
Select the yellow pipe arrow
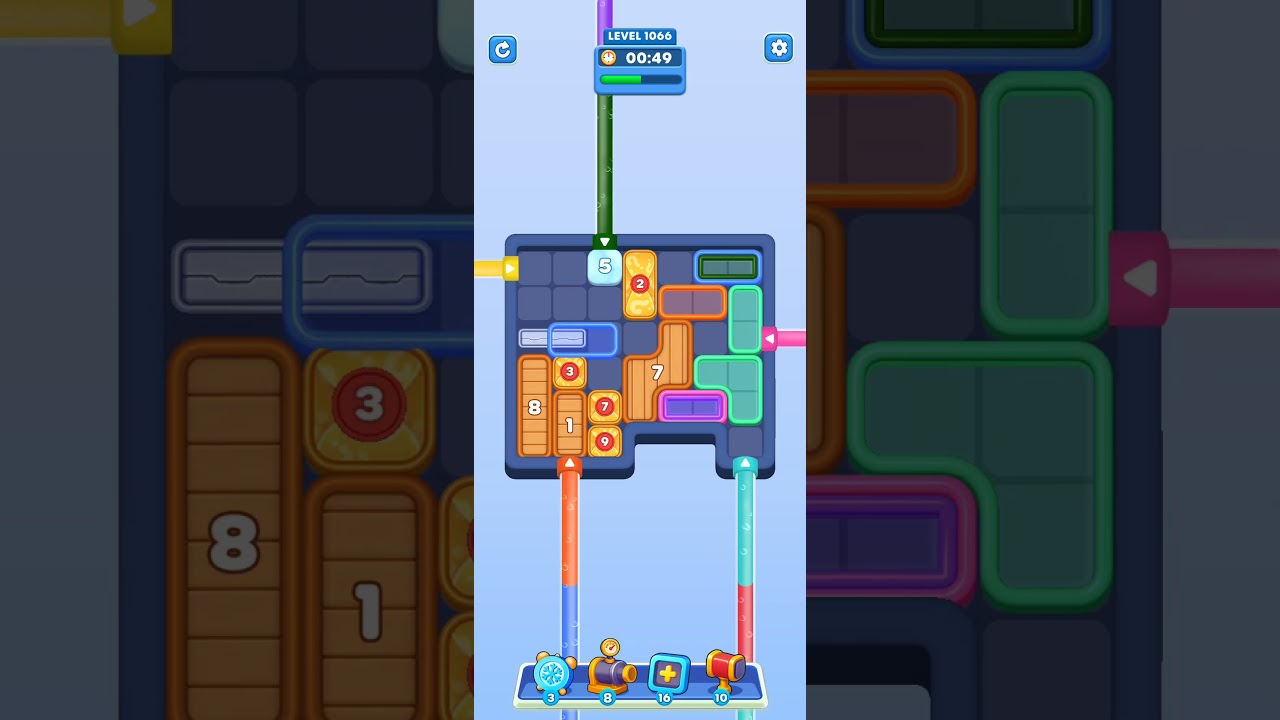tap(509, 267)
